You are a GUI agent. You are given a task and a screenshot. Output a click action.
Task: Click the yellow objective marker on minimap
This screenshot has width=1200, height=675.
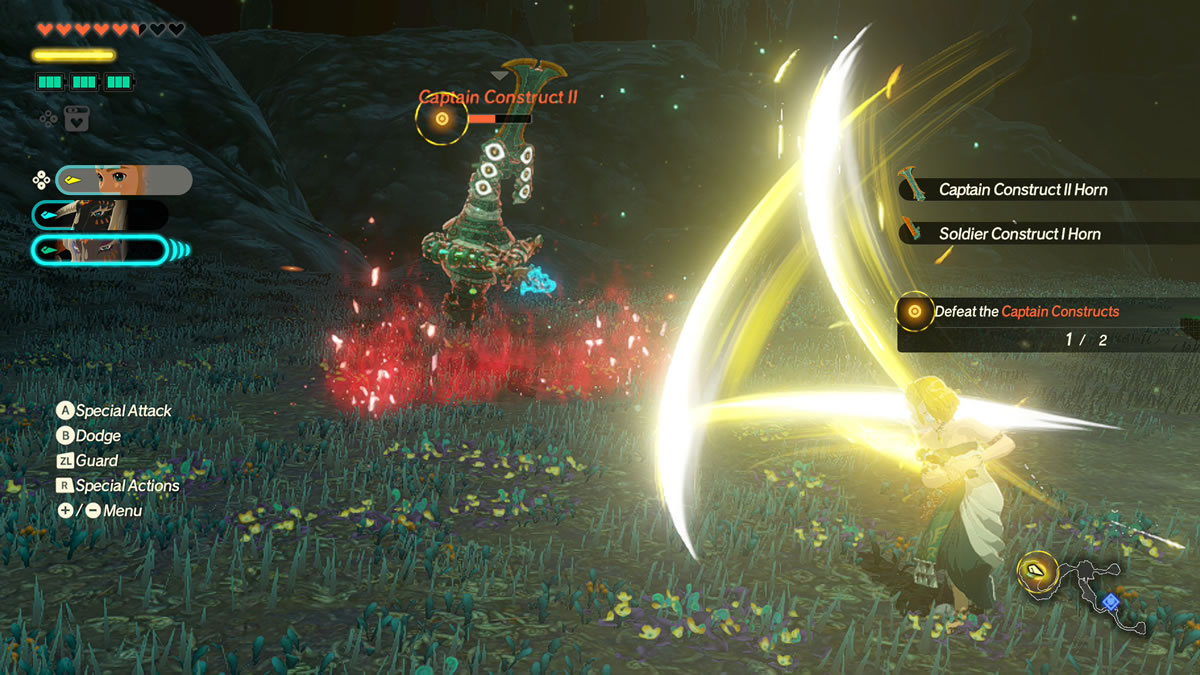(1035, 572)
